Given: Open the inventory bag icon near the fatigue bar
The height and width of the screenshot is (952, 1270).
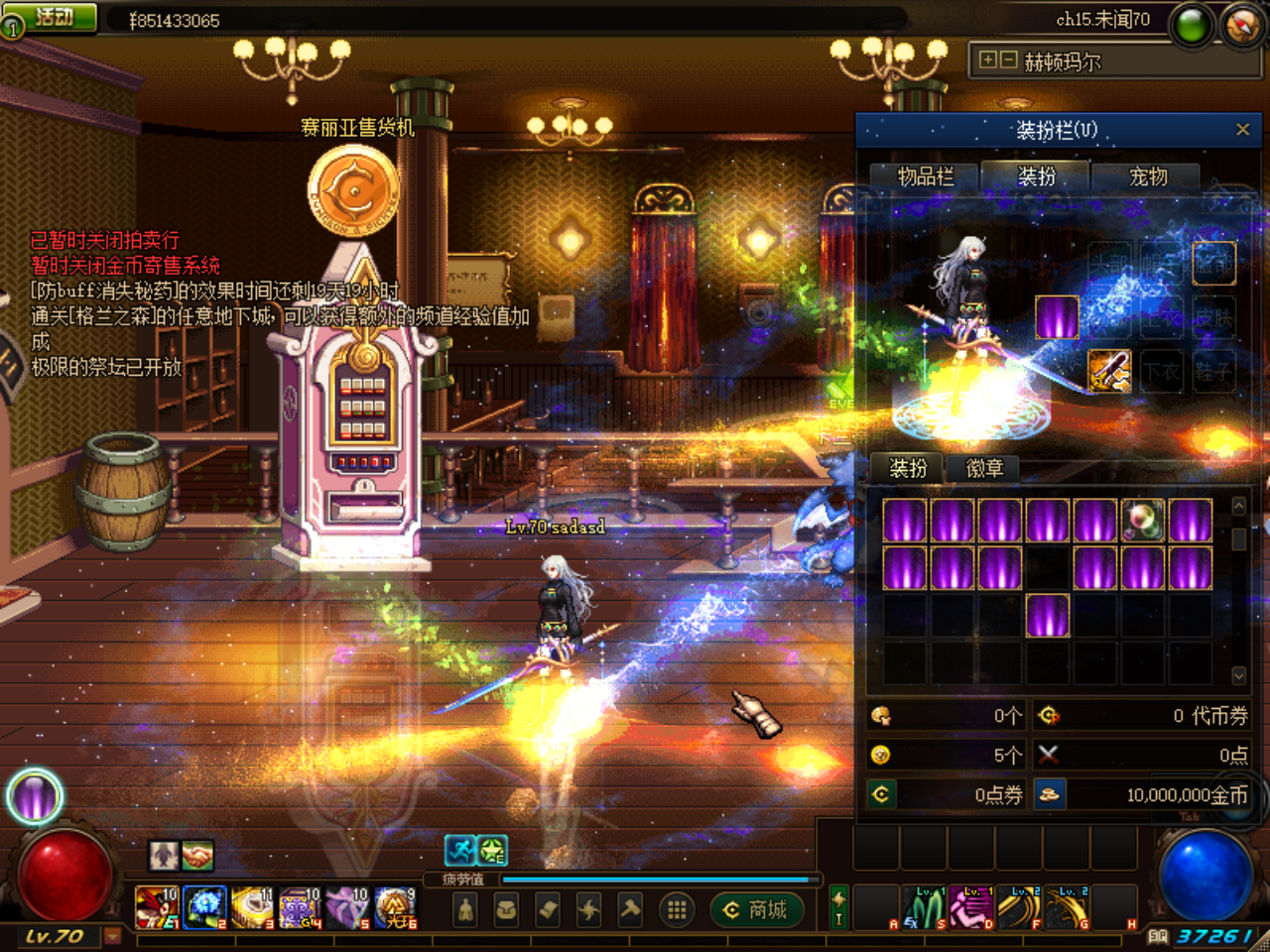Looking at the screenshot, I should coord(504,908).
